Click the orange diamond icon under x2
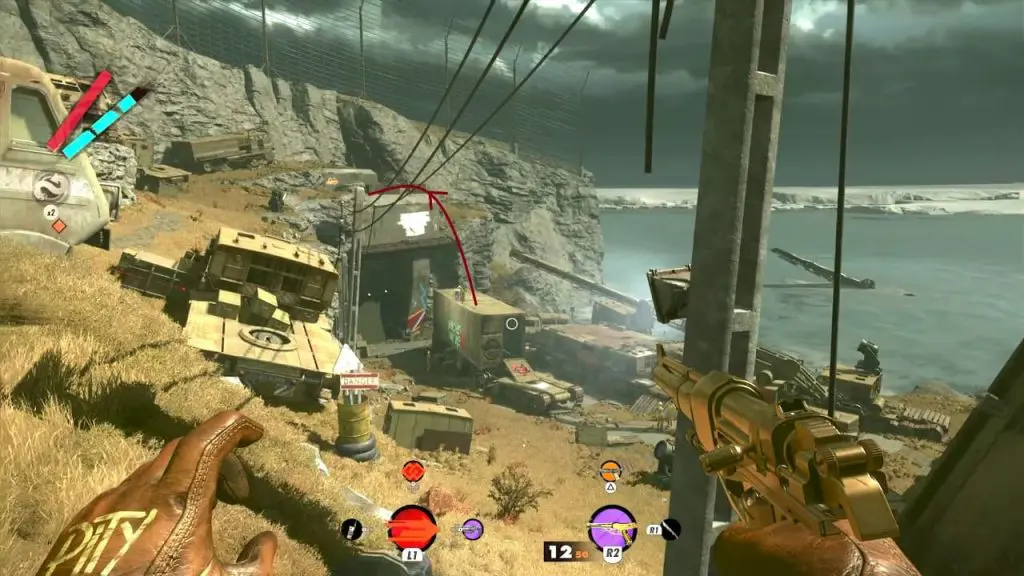Viewport: 1024px width, 576px height. (x=59, y=226)
